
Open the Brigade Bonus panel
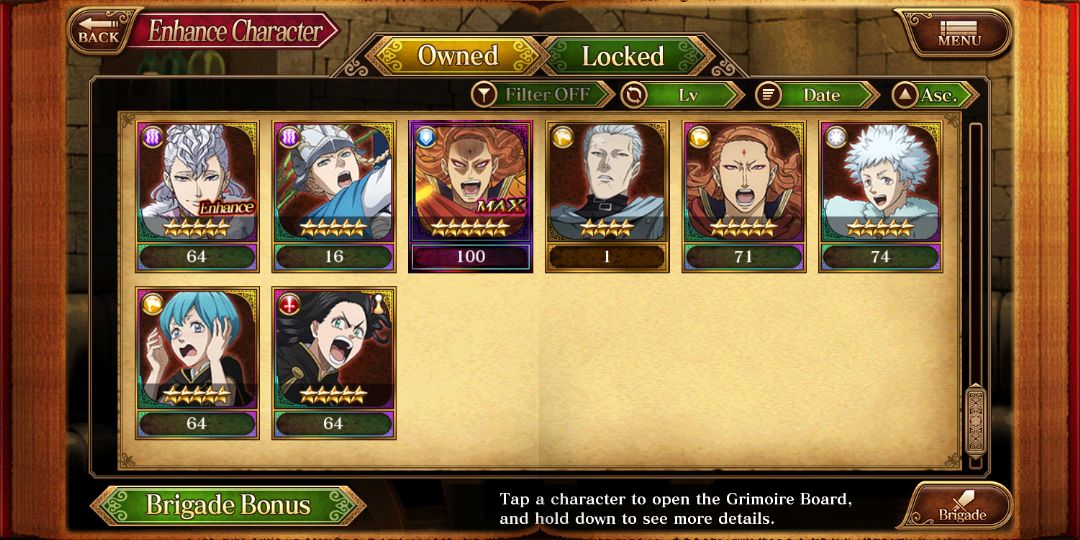(228, 505)
